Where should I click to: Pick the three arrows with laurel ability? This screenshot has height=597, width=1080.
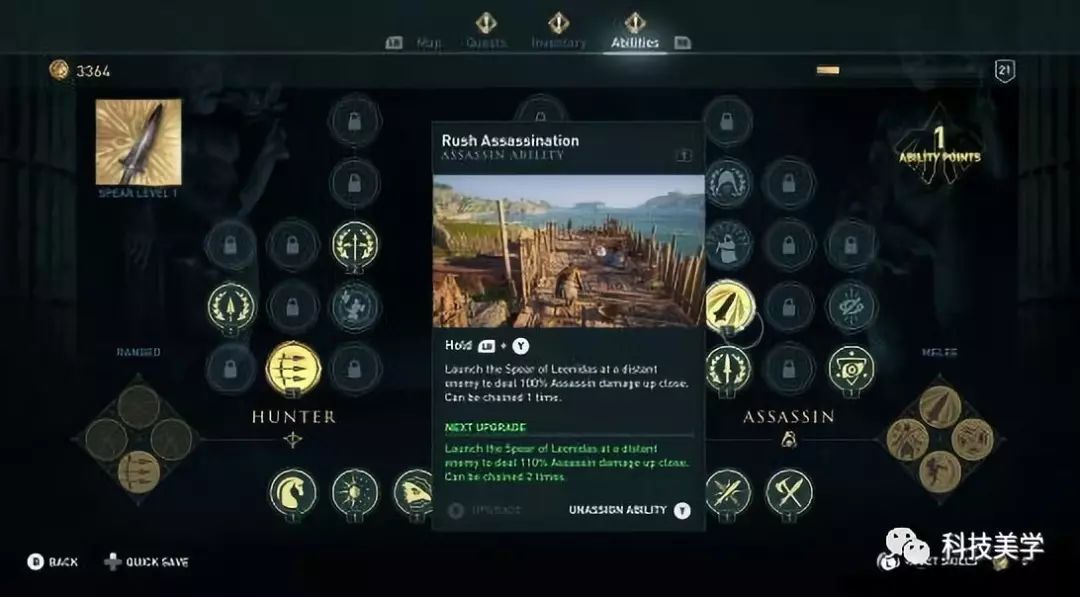click(x=355, y=244)
